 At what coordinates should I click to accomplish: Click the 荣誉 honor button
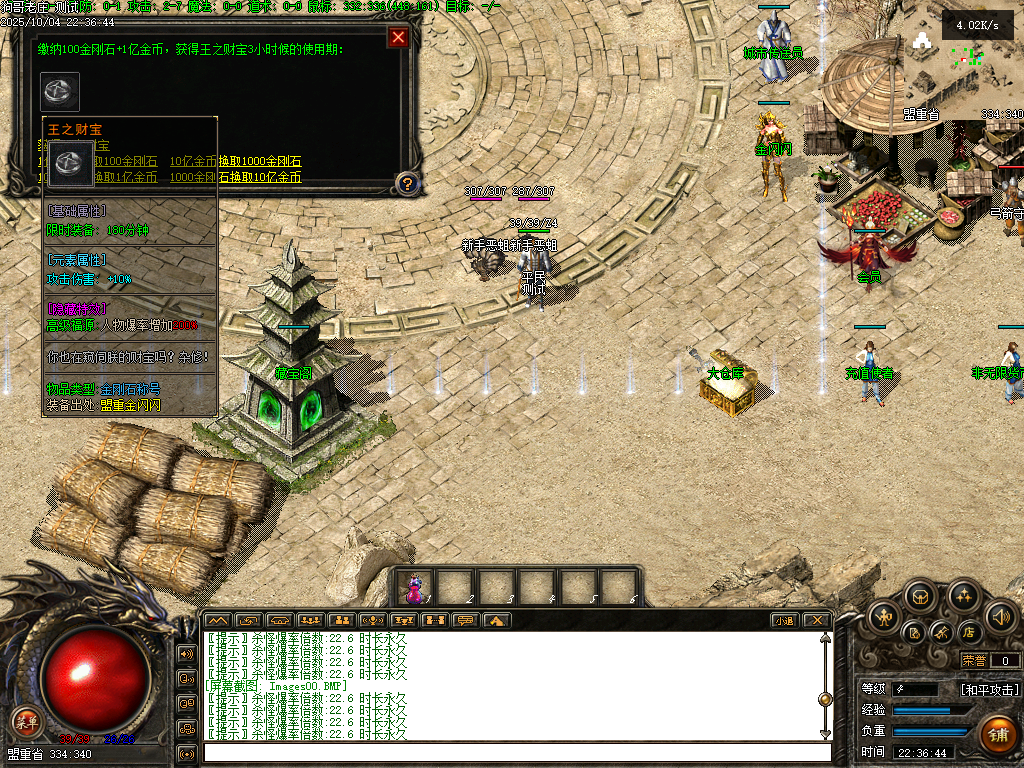click(973, 660)
